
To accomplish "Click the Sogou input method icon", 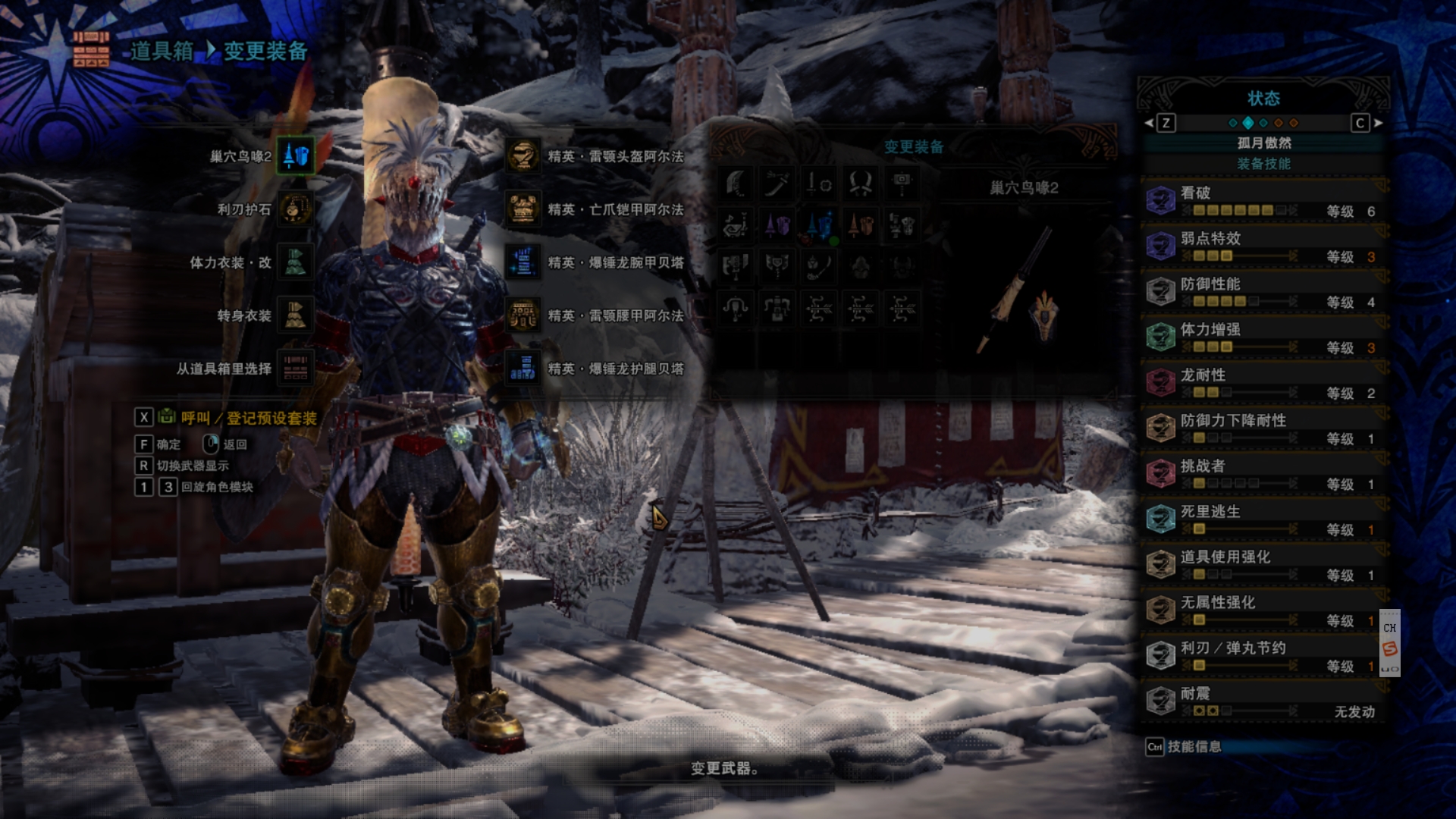I will (1389, 648).
